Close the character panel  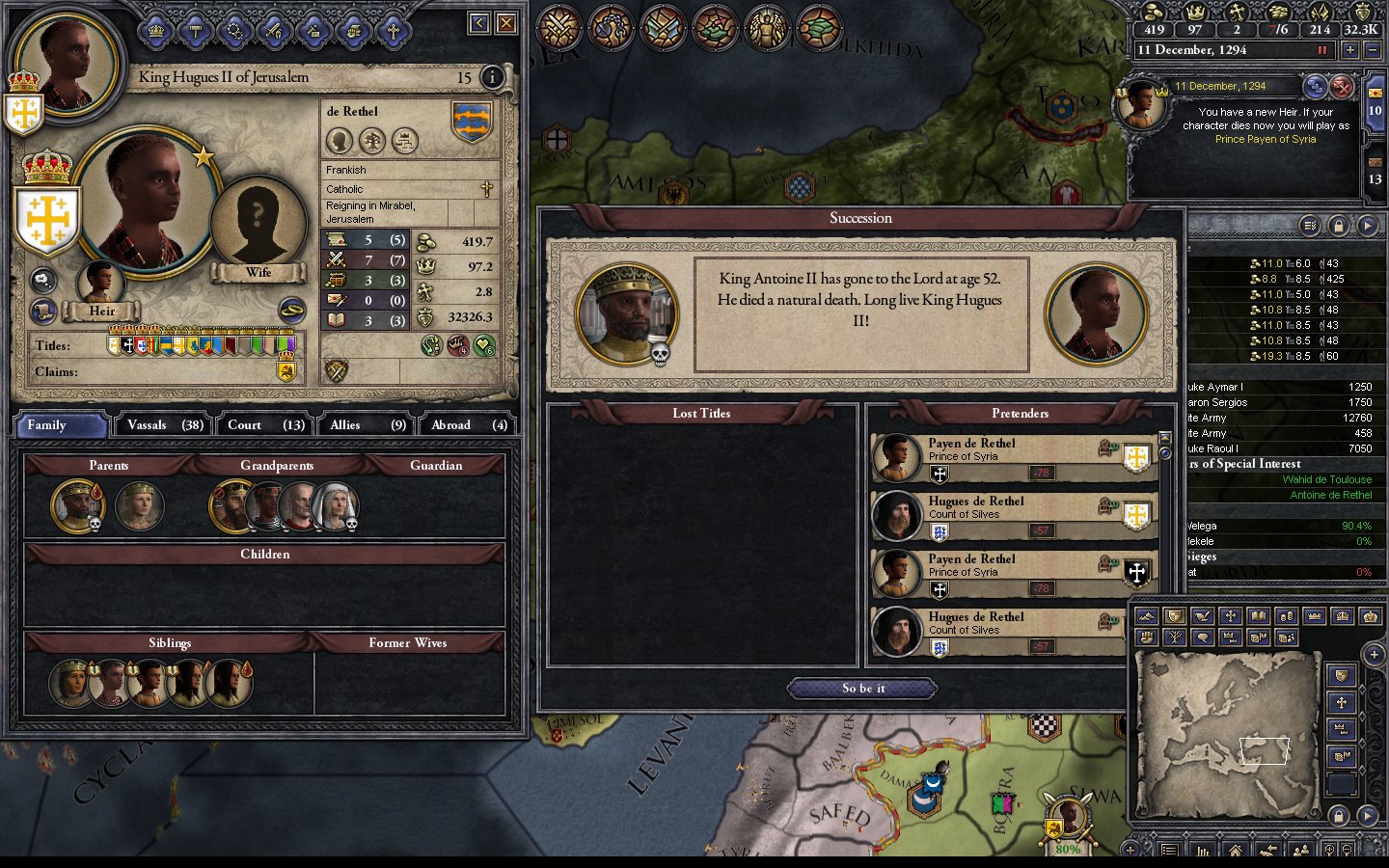505,23
